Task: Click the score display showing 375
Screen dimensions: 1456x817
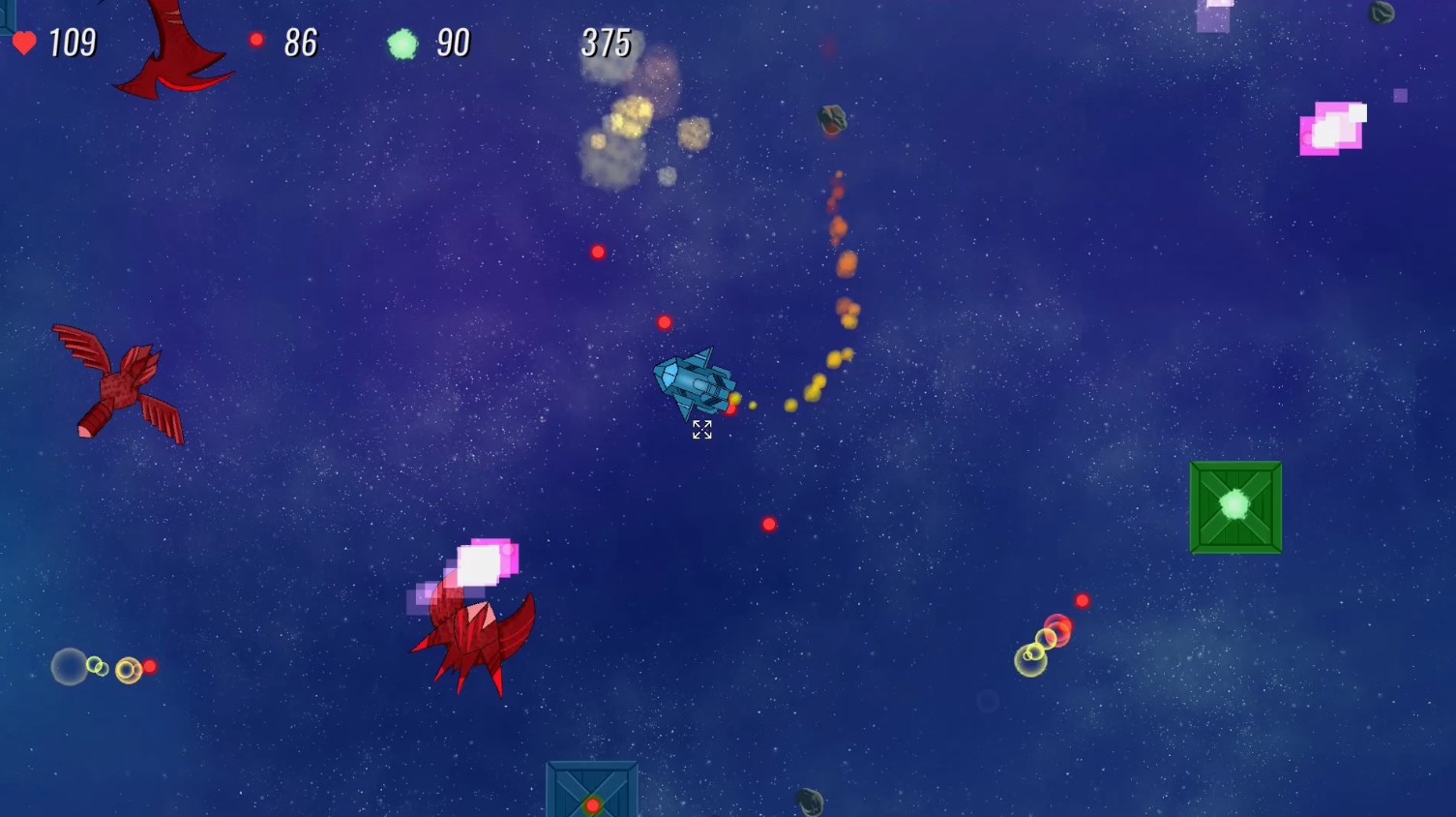Action: point(605,43)
